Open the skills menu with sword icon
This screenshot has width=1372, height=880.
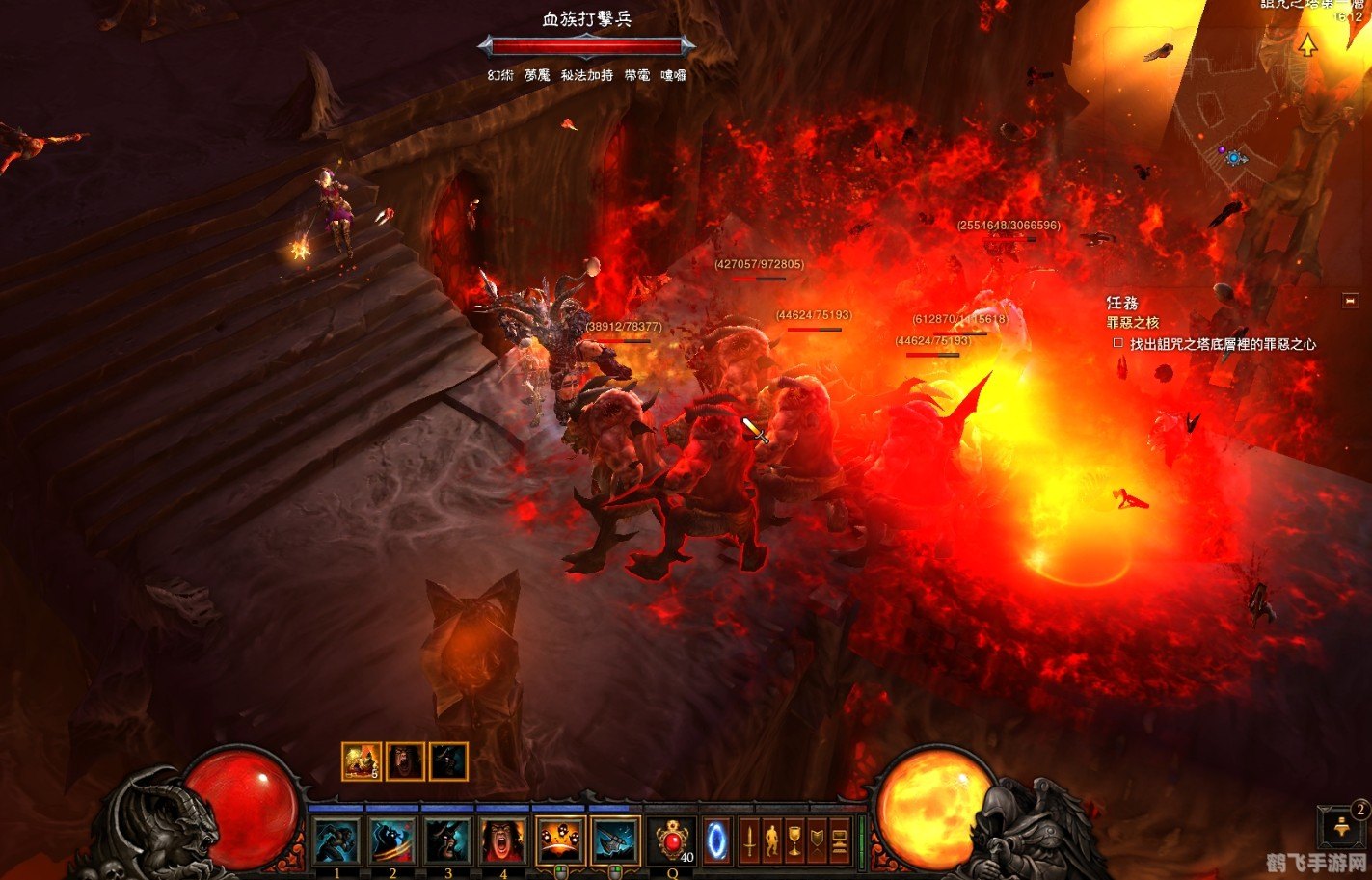pyautogui.click(x=749, y=840)
